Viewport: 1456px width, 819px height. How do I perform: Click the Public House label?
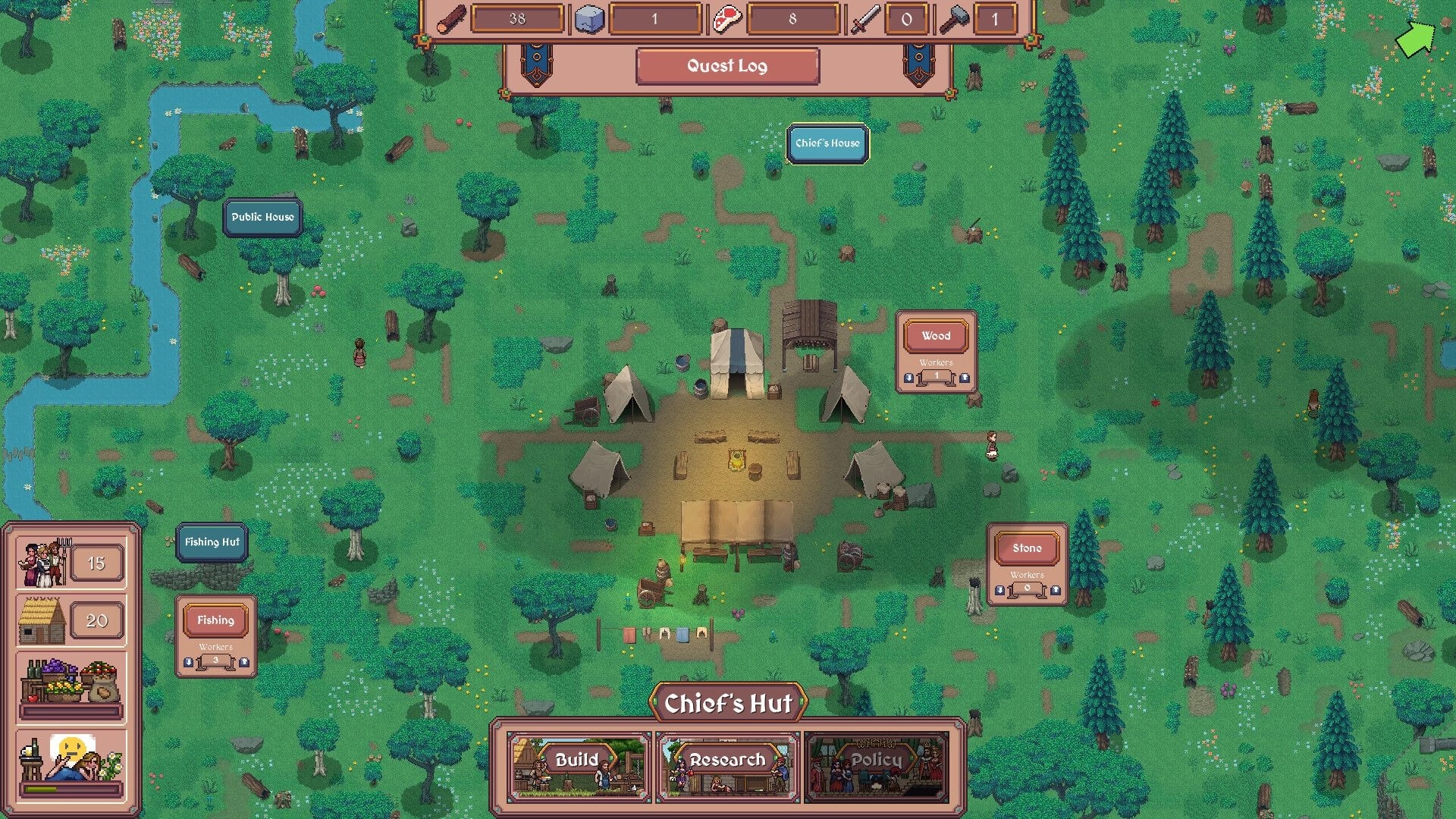pos(262,217)
